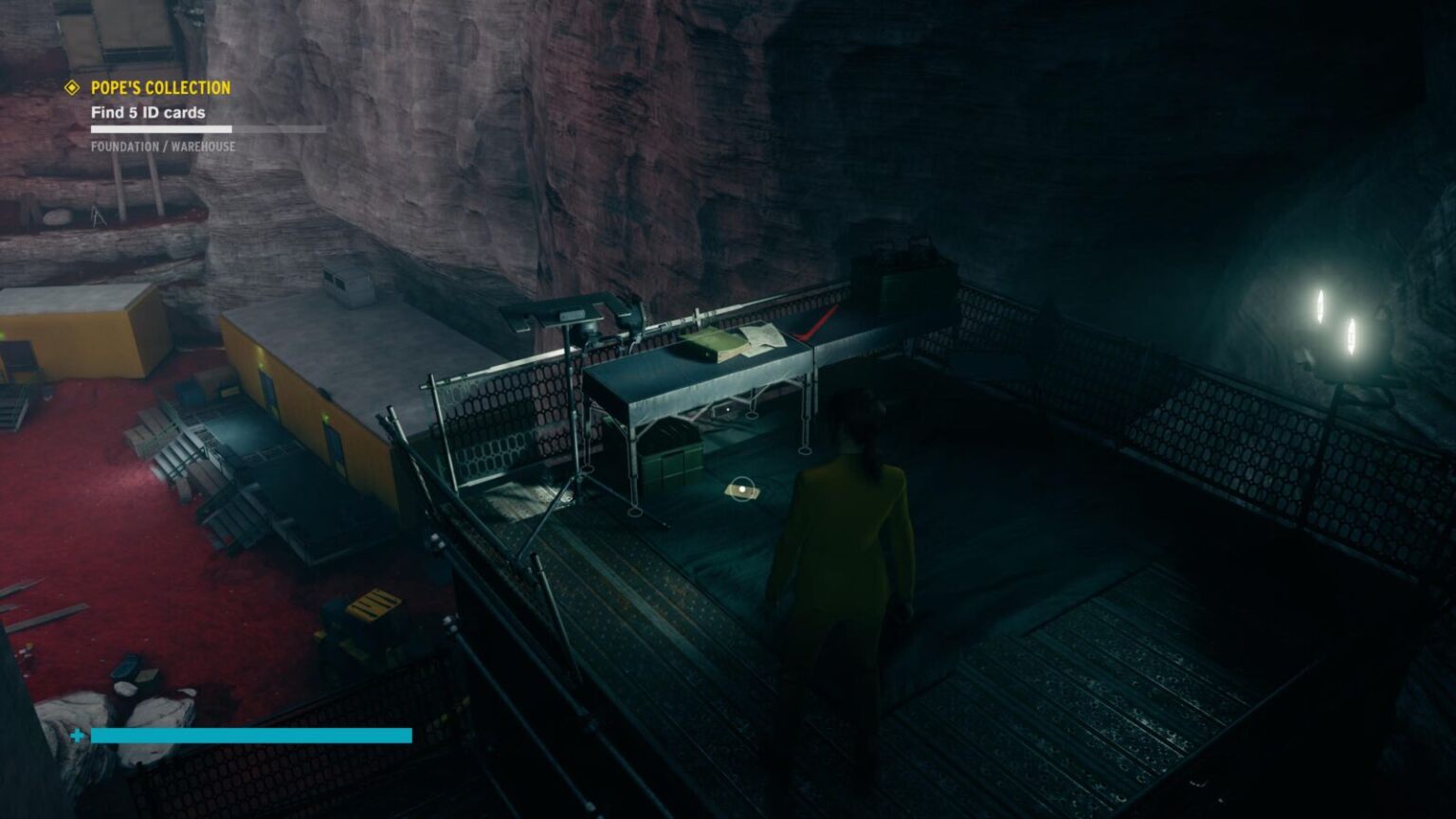Toggle the small lamp on the container roof

(x=349, y=284)
